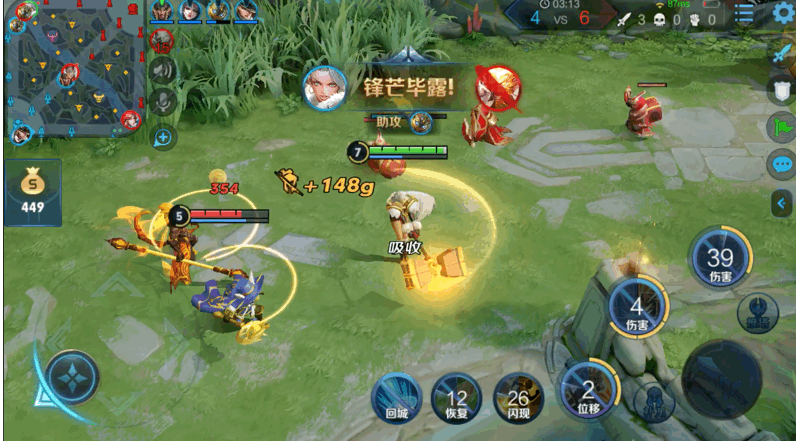This screenshot has width=796, height=441.
Task: Use the 恢复 heal skill
Action: [x=455, y=398]
